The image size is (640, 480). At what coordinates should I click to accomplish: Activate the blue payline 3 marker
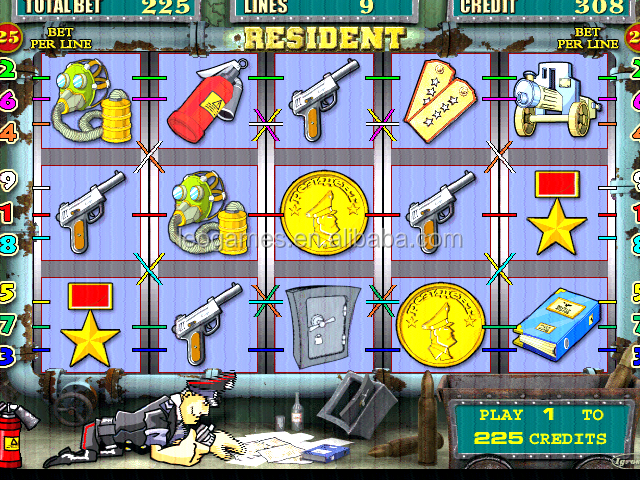click(x=9, y=354)
